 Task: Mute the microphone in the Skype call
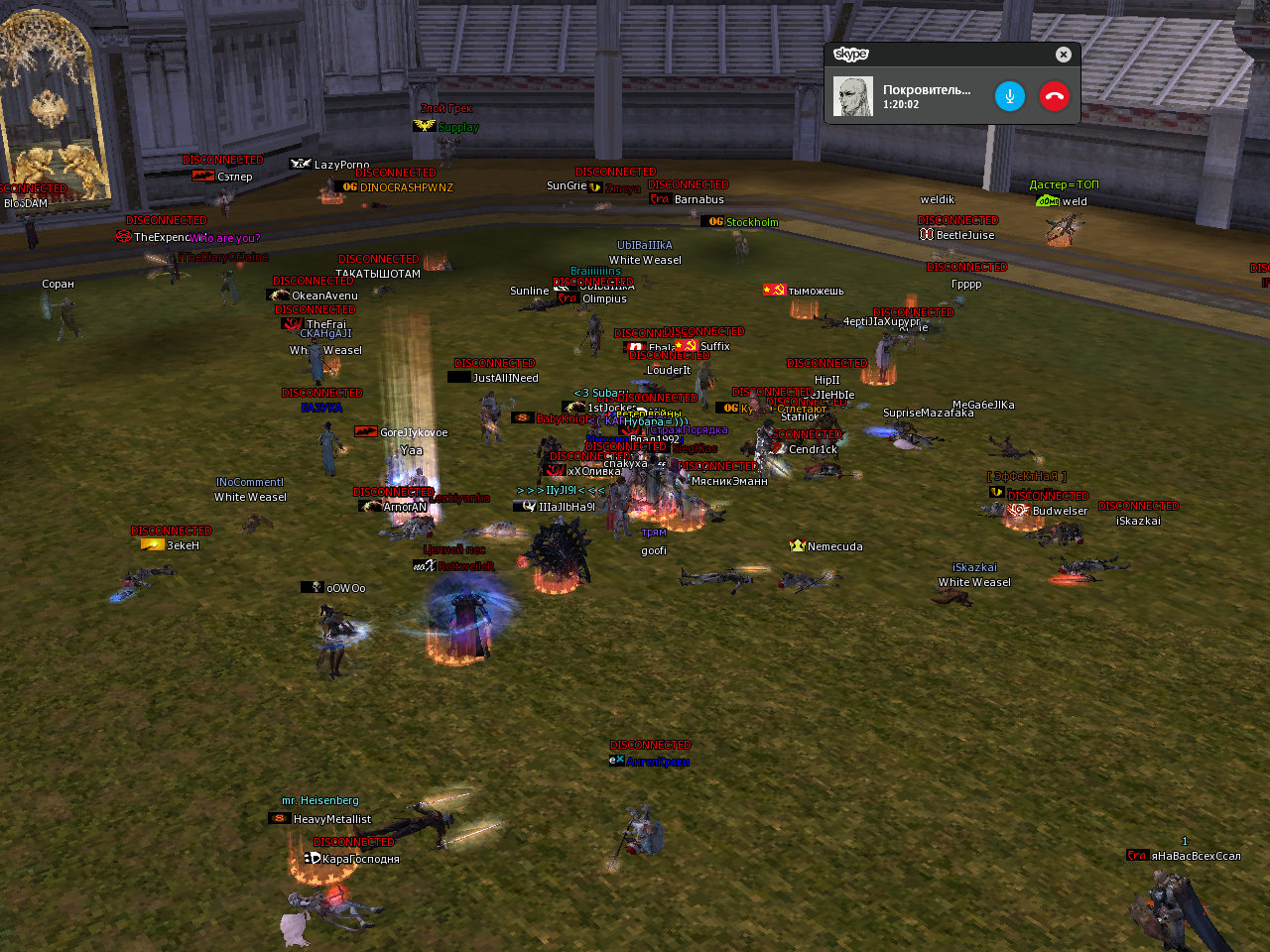pos(1009,96)
